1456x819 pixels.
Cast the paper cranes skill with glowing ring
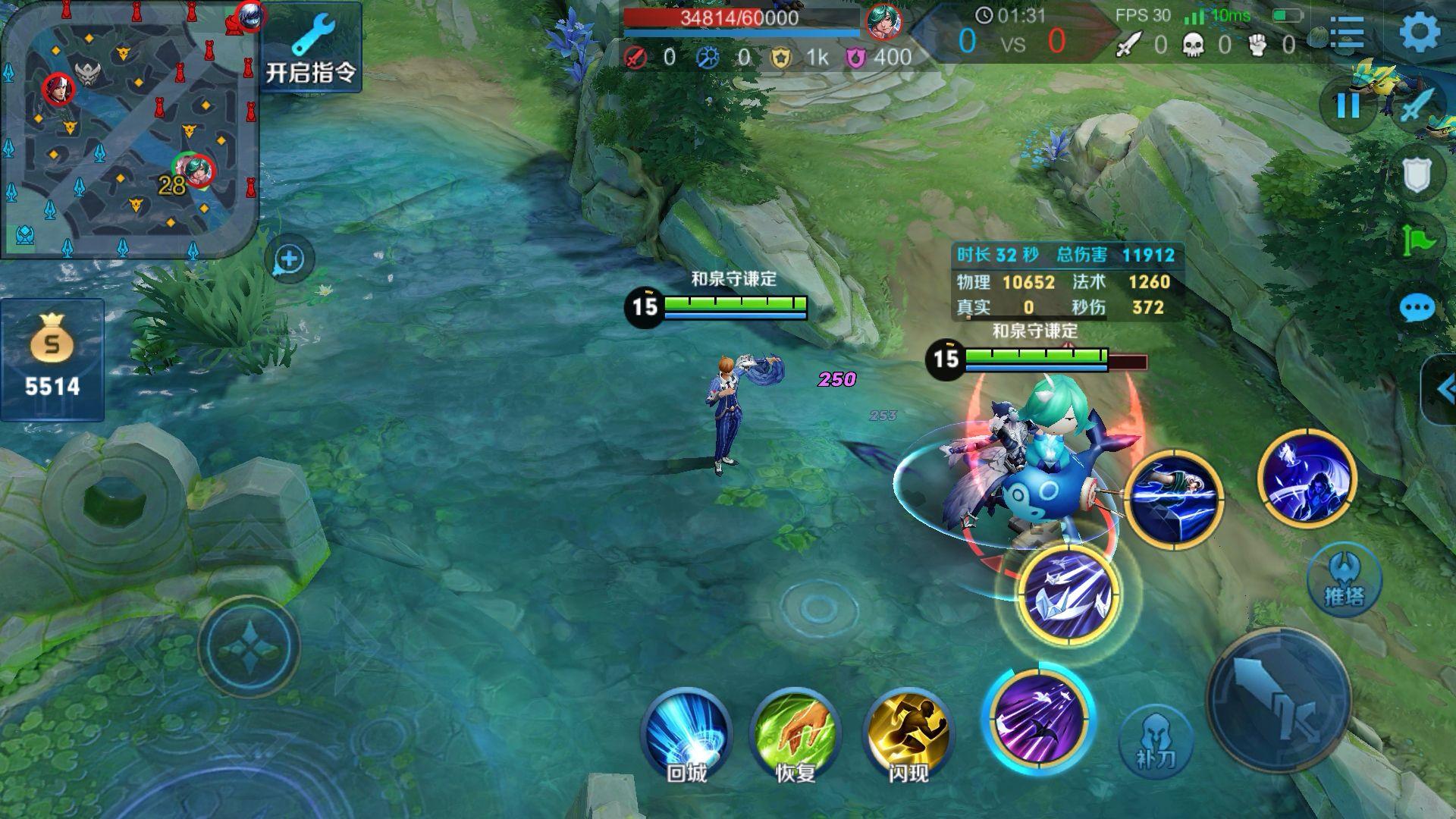(x=1068, y=594)
